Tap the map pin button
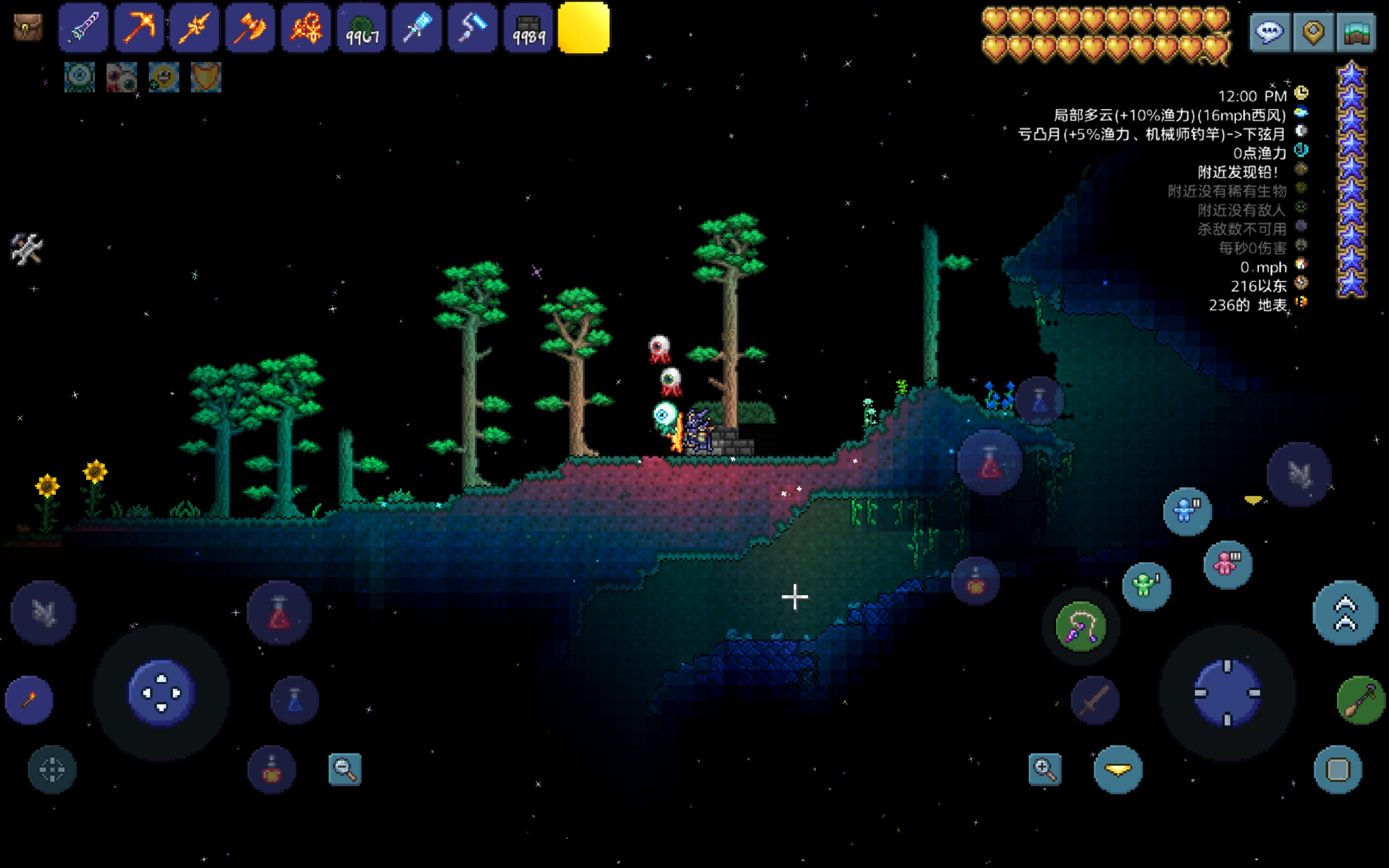The height and width of the screenshot is (868, 1389). 1313,32
